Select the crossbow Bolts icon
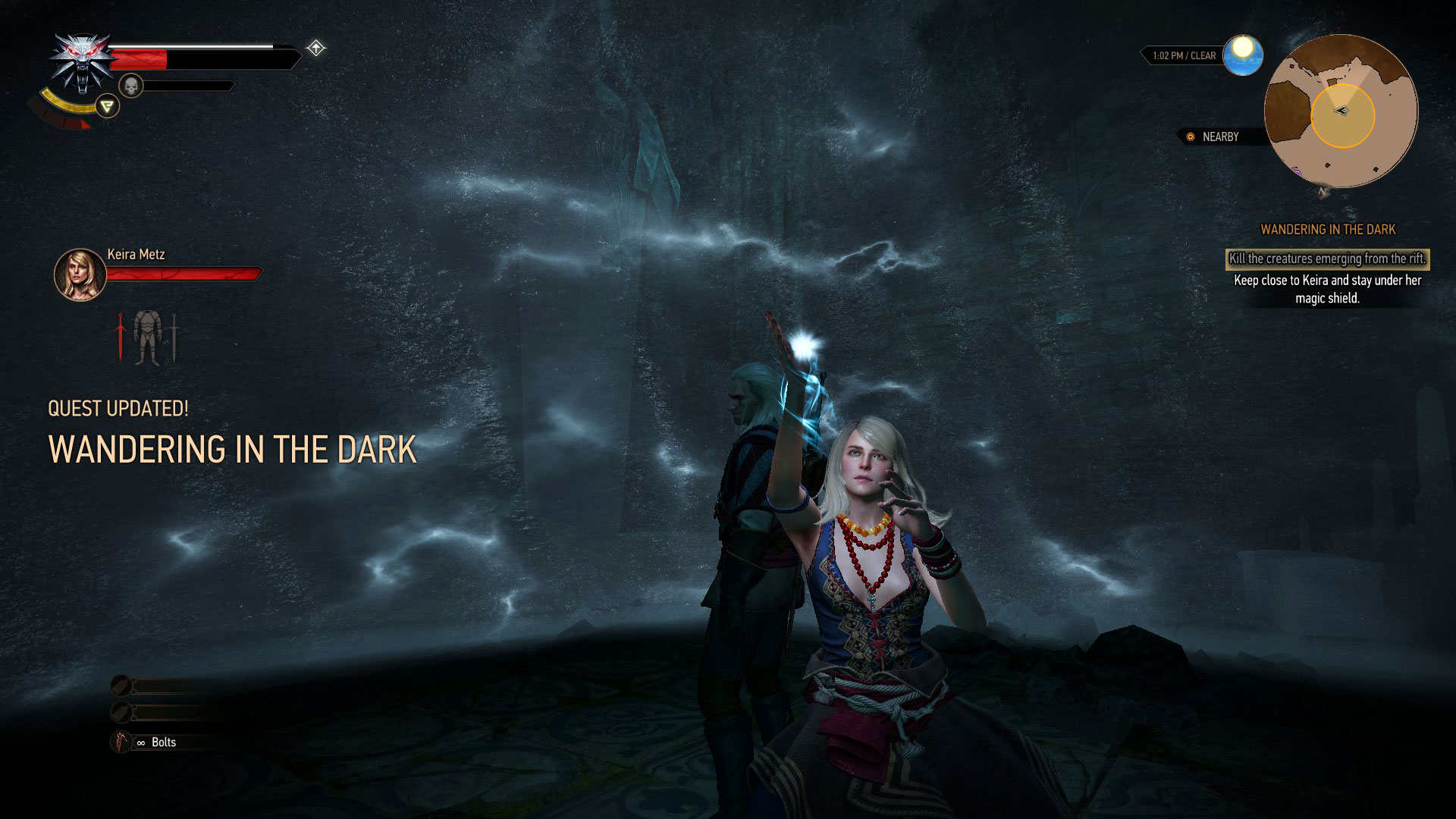The height and width of the screenshot is (819, 1456). (x=121, y=741)
